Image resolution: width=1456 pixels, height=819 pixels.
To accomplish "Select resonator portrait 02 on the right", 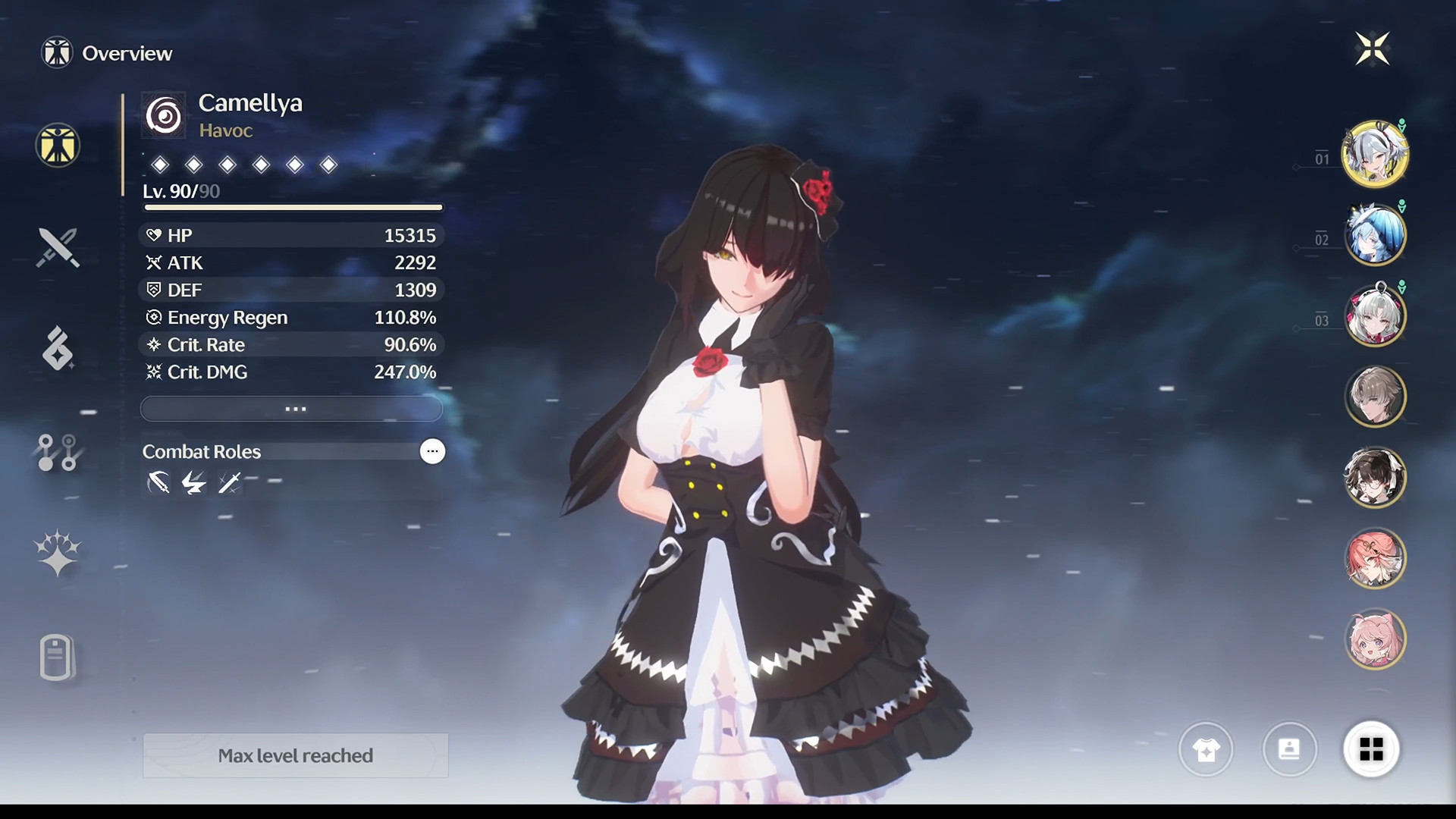I will click(x=1376, y=235).
